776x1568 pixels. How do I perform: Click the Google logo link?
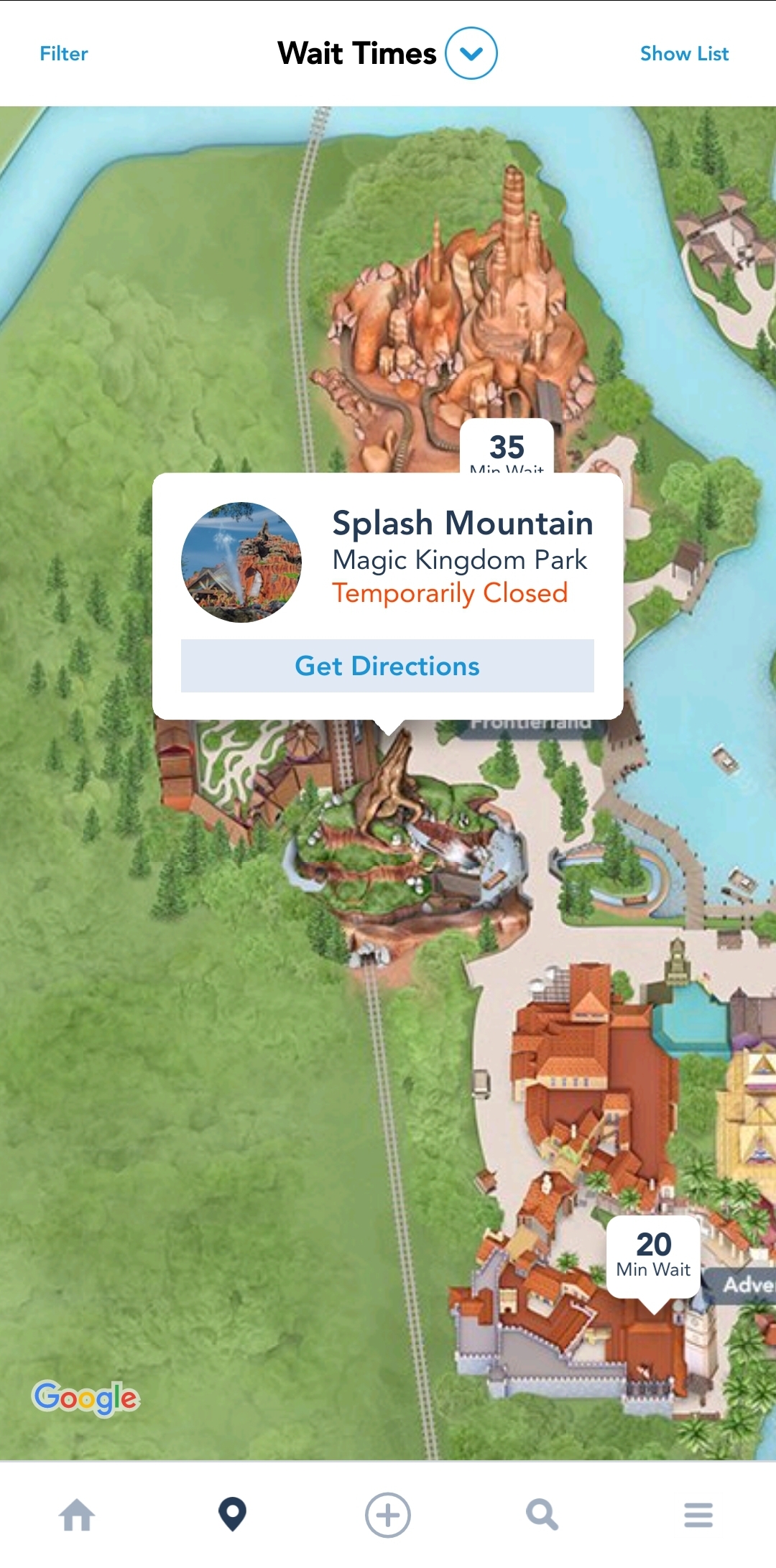pos(86,1398)
